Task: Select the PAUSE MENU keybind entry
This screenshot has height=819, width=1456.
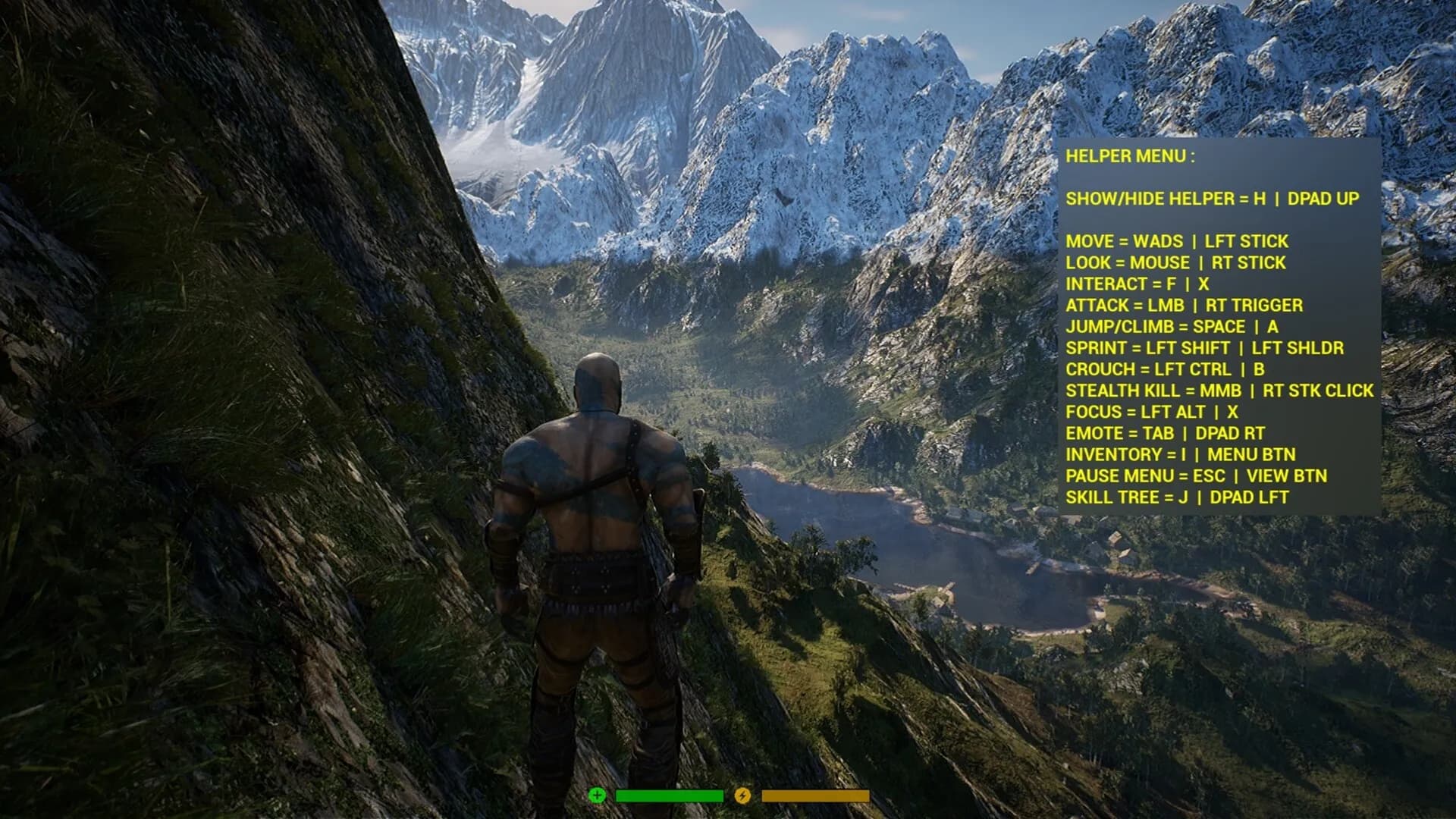Action: [x=1198, y=477]
